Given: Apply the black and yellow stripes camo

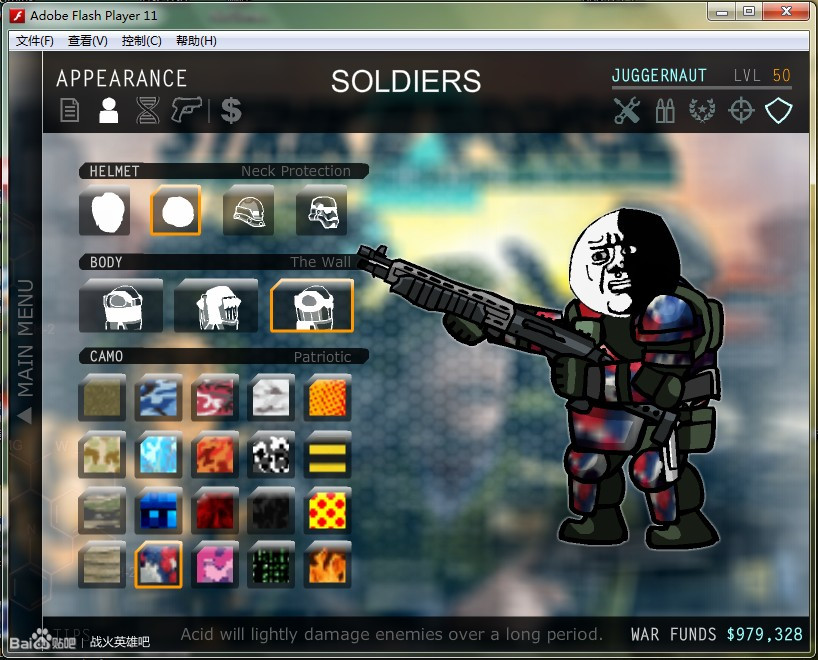Looking at the screenshot, I should pyautogui.click(x=327, y=455).
